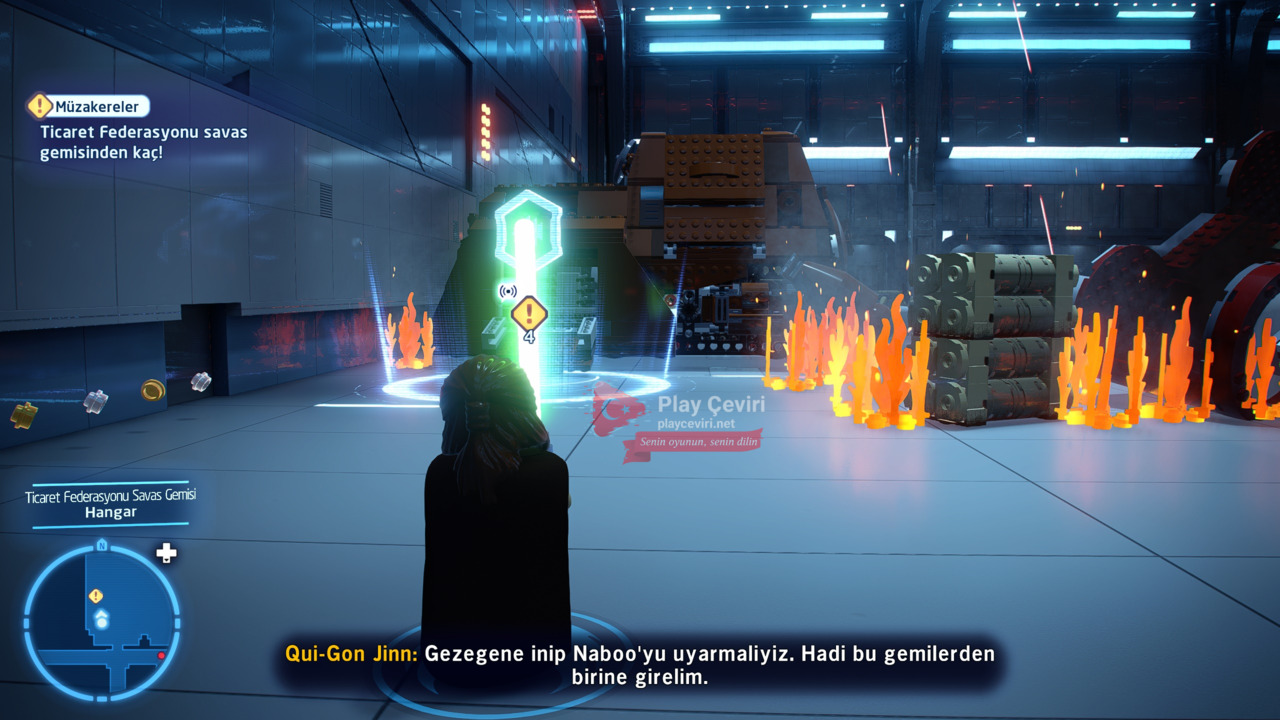Select the white plus icon beside minimap
Image resolution: width=1280 pixels, height=720 pixels.
pos(166,553)
